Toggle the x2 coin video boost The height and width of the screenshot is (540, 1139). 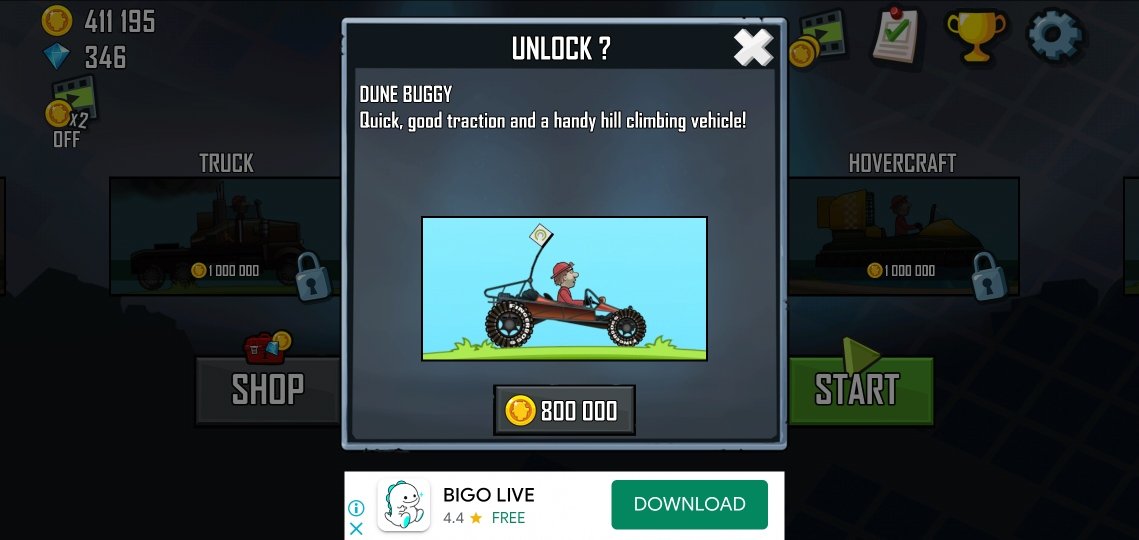[70, 110]
